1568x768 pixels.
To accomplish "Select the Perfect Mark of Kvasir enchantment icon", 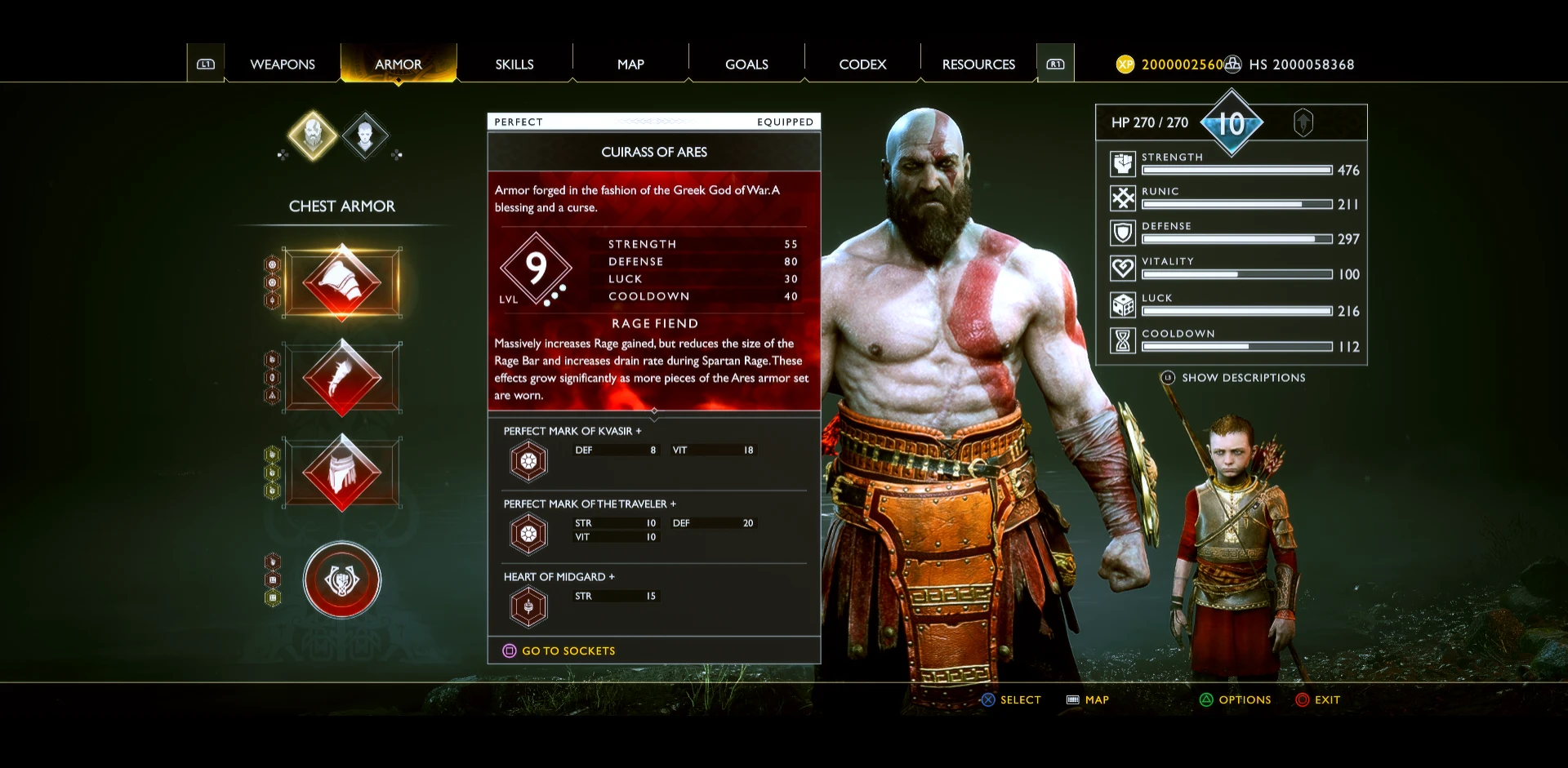I will pos(528,459).
